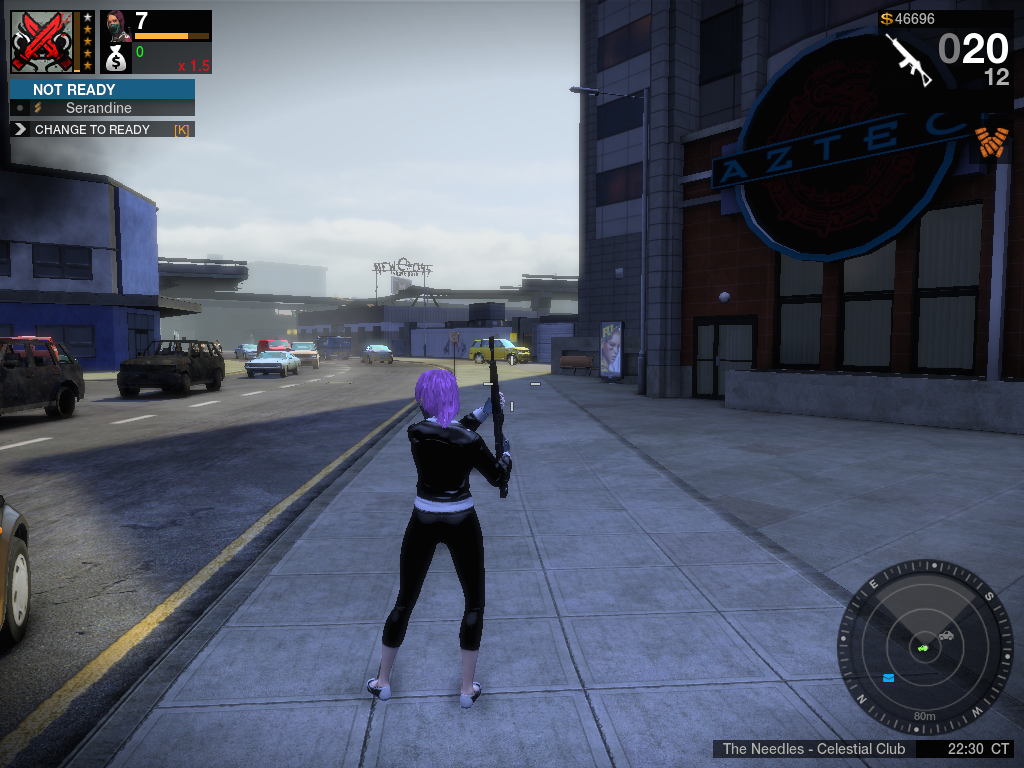Open the crossed red guns faction emblem
Screen dimensions: 1024x768
42,41
